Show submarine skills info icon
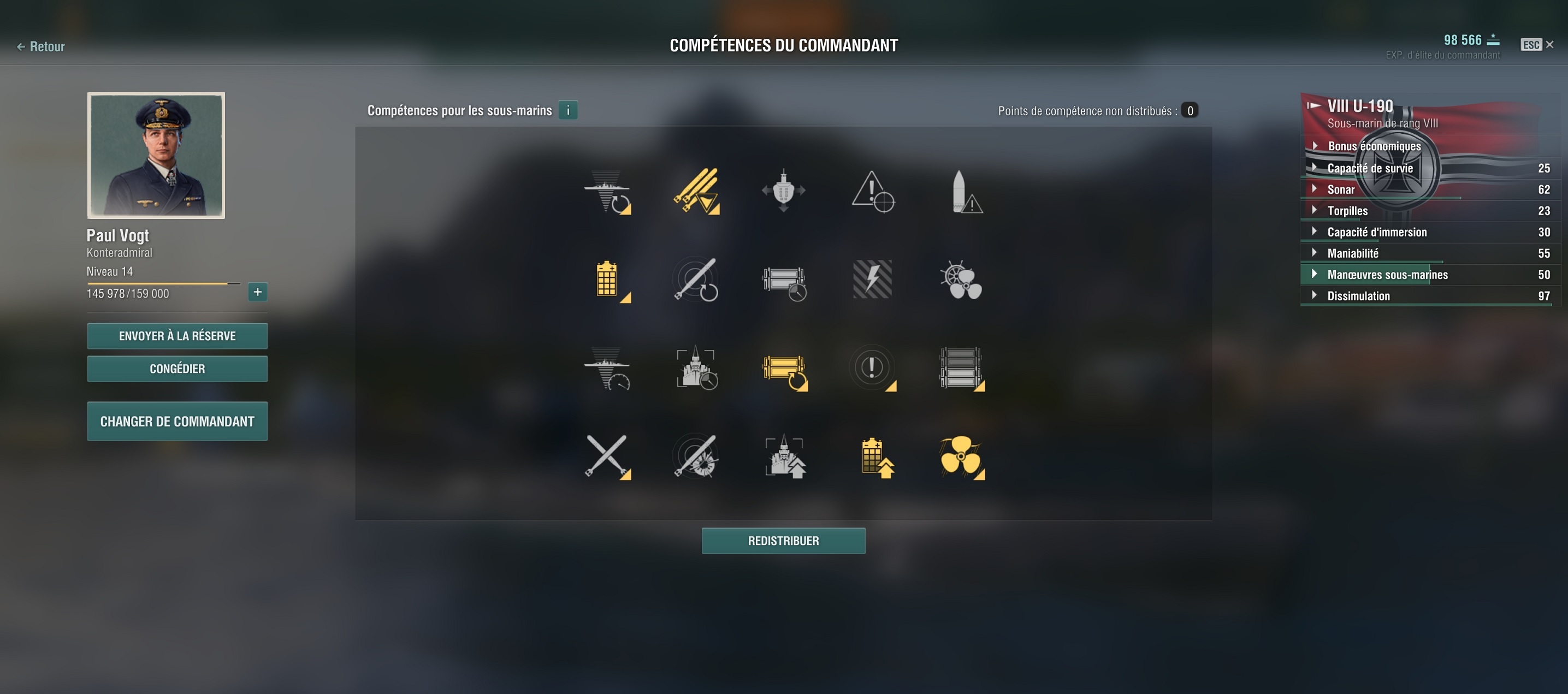This screenshot has width=1568, height=694. pos(567,110)
